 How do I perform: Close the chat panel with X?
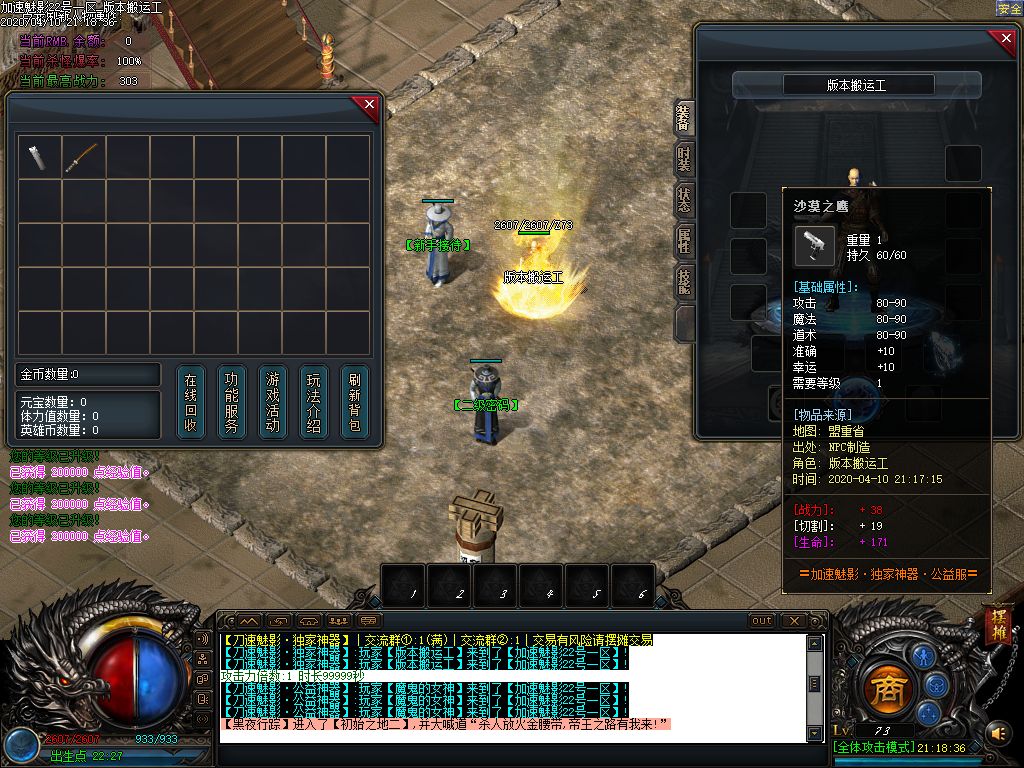(792, 621)
